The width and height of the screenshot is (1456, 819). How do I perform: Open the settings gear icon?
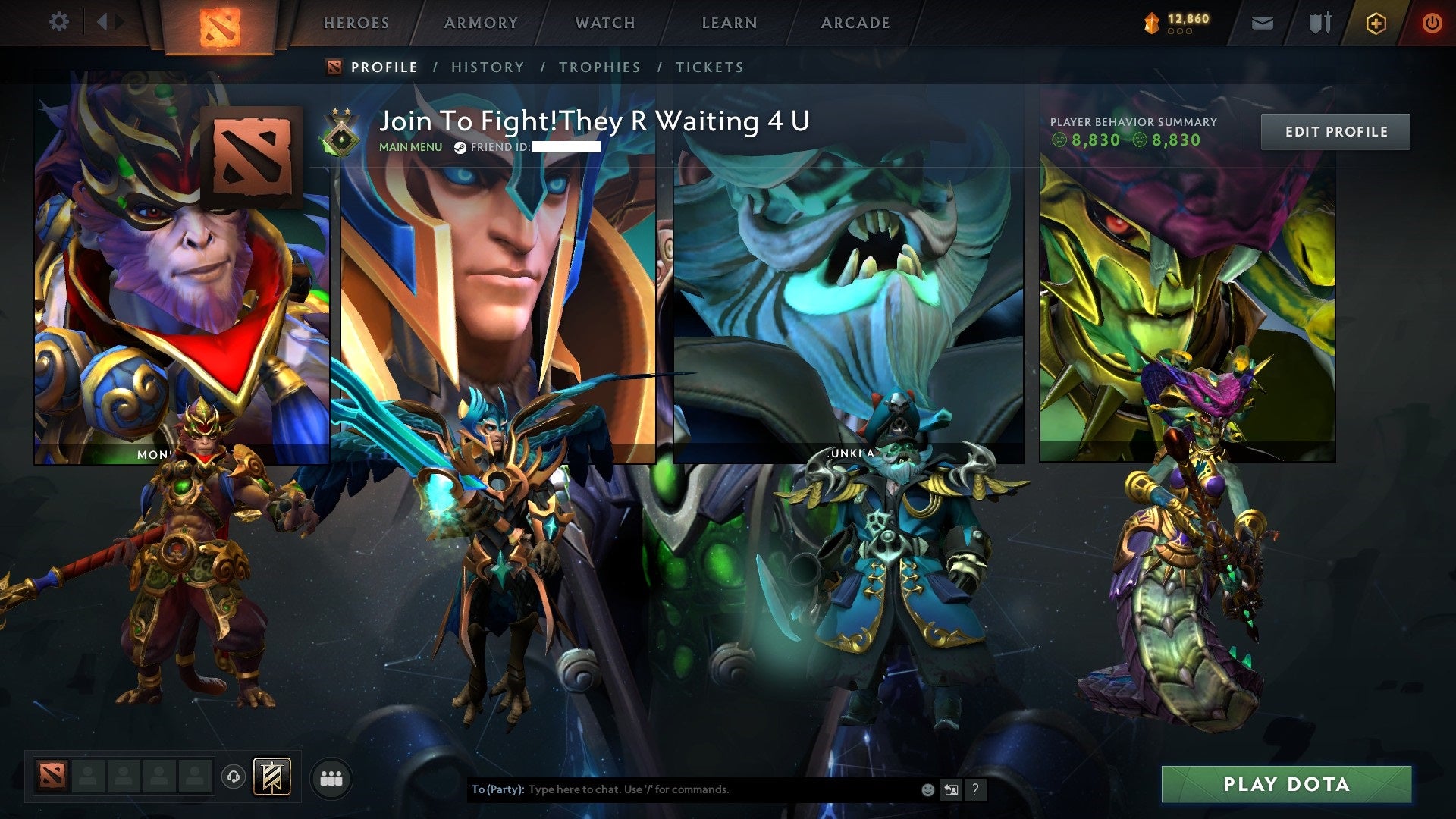point(58,21)
